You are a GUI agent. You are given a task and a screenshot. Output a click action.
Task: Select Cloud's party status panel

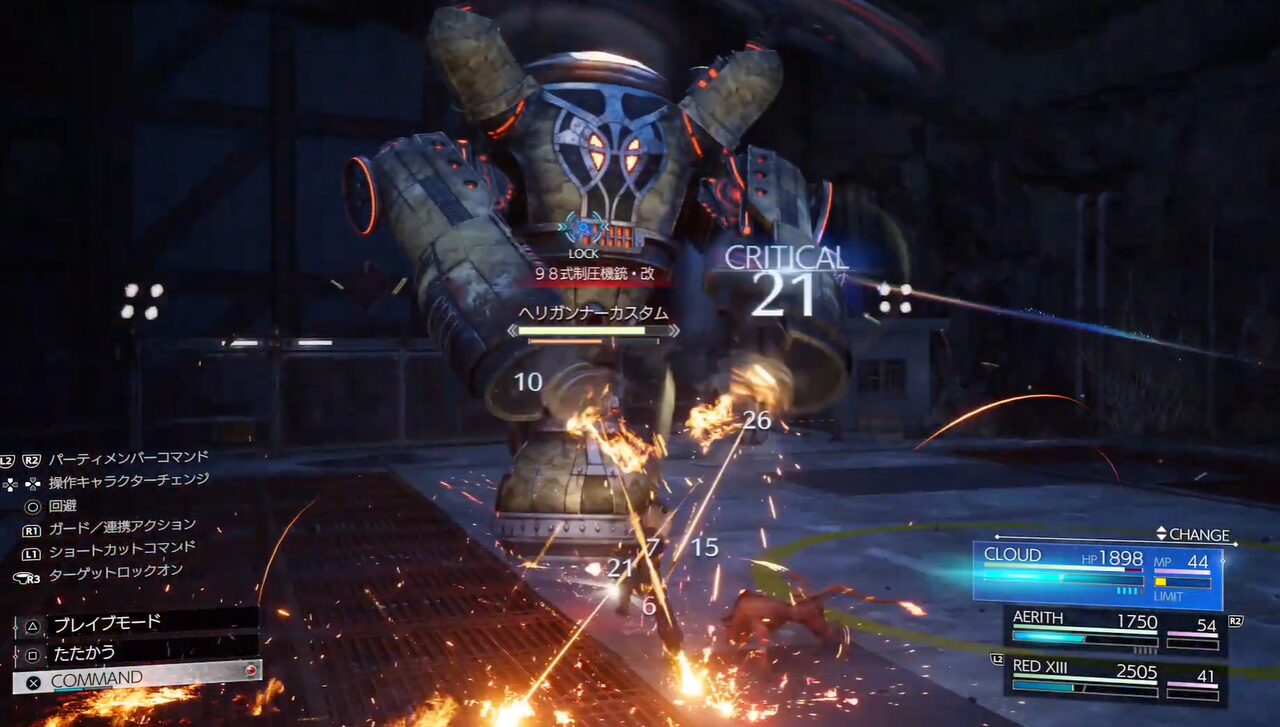click(1097, 573)
